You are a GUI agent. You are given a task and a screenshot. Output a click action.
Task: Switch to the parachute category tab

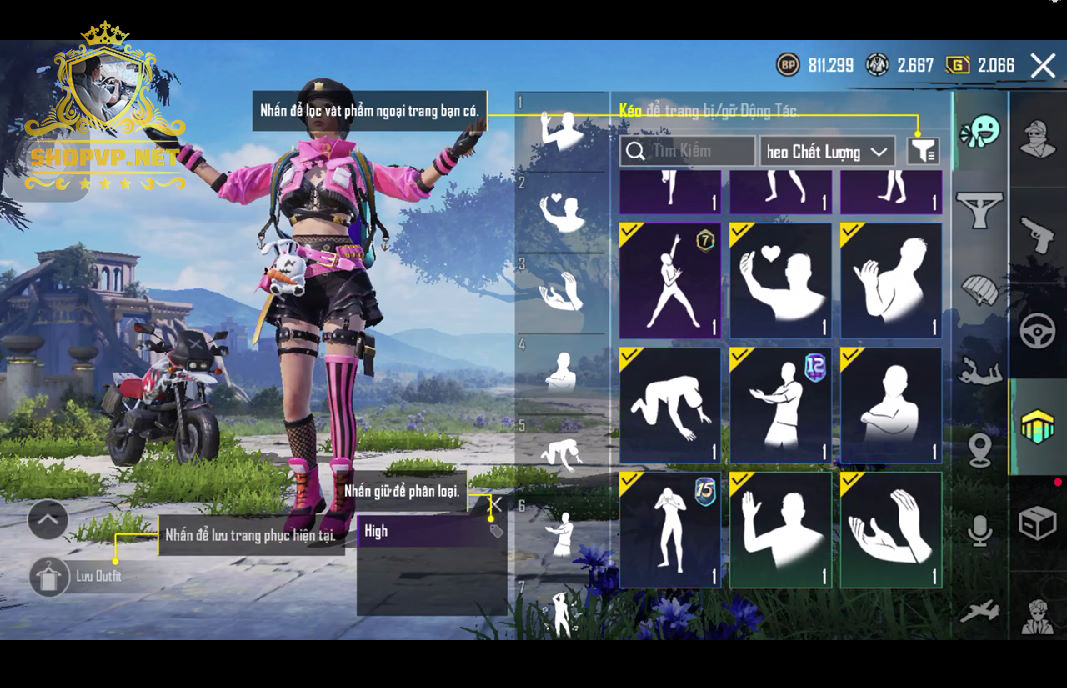pyautogui.click(x=980, y=292)
